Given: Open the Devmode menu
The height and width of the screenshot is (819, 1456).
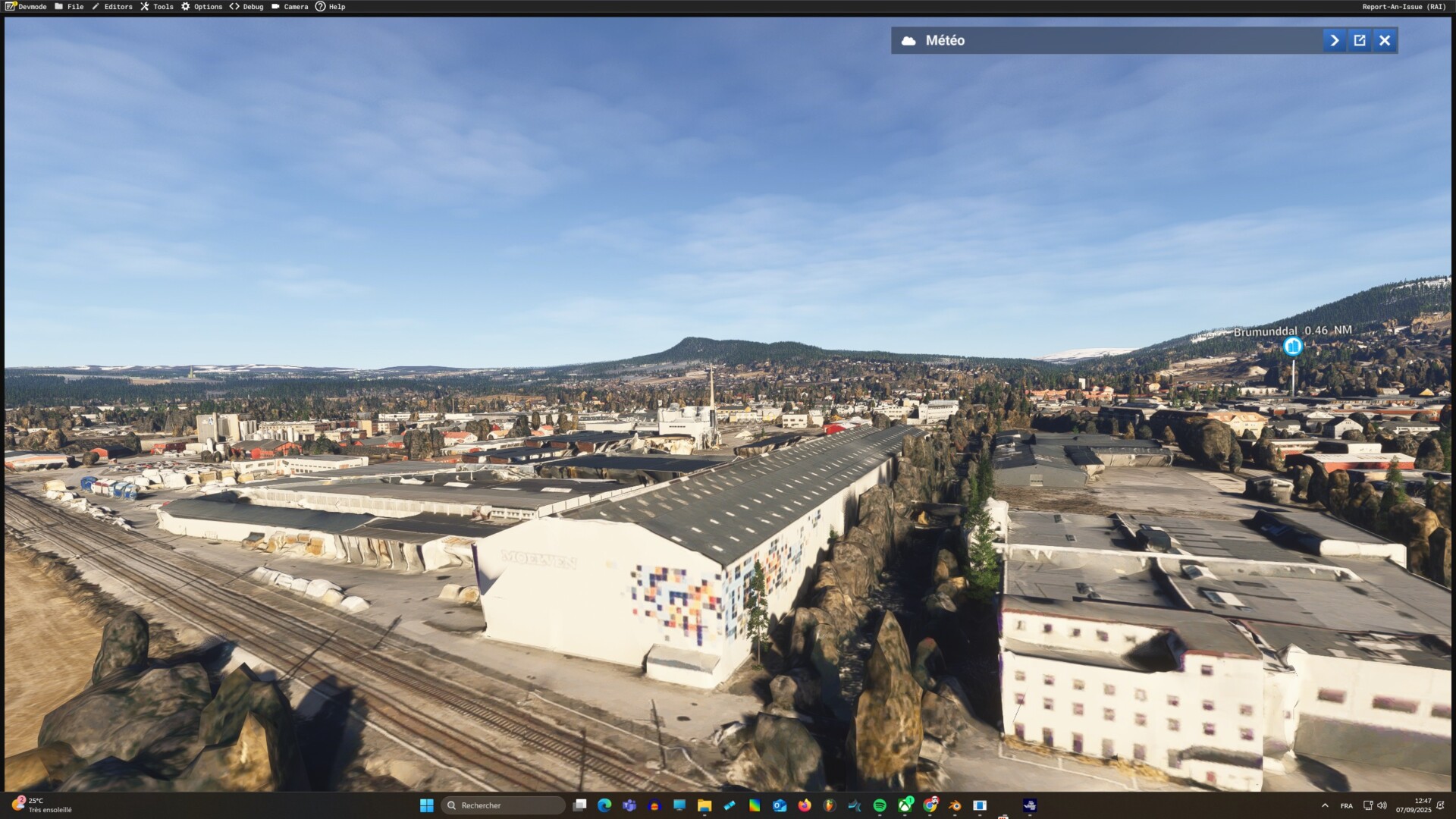Looking at the screenshot, I should (27, 7).
